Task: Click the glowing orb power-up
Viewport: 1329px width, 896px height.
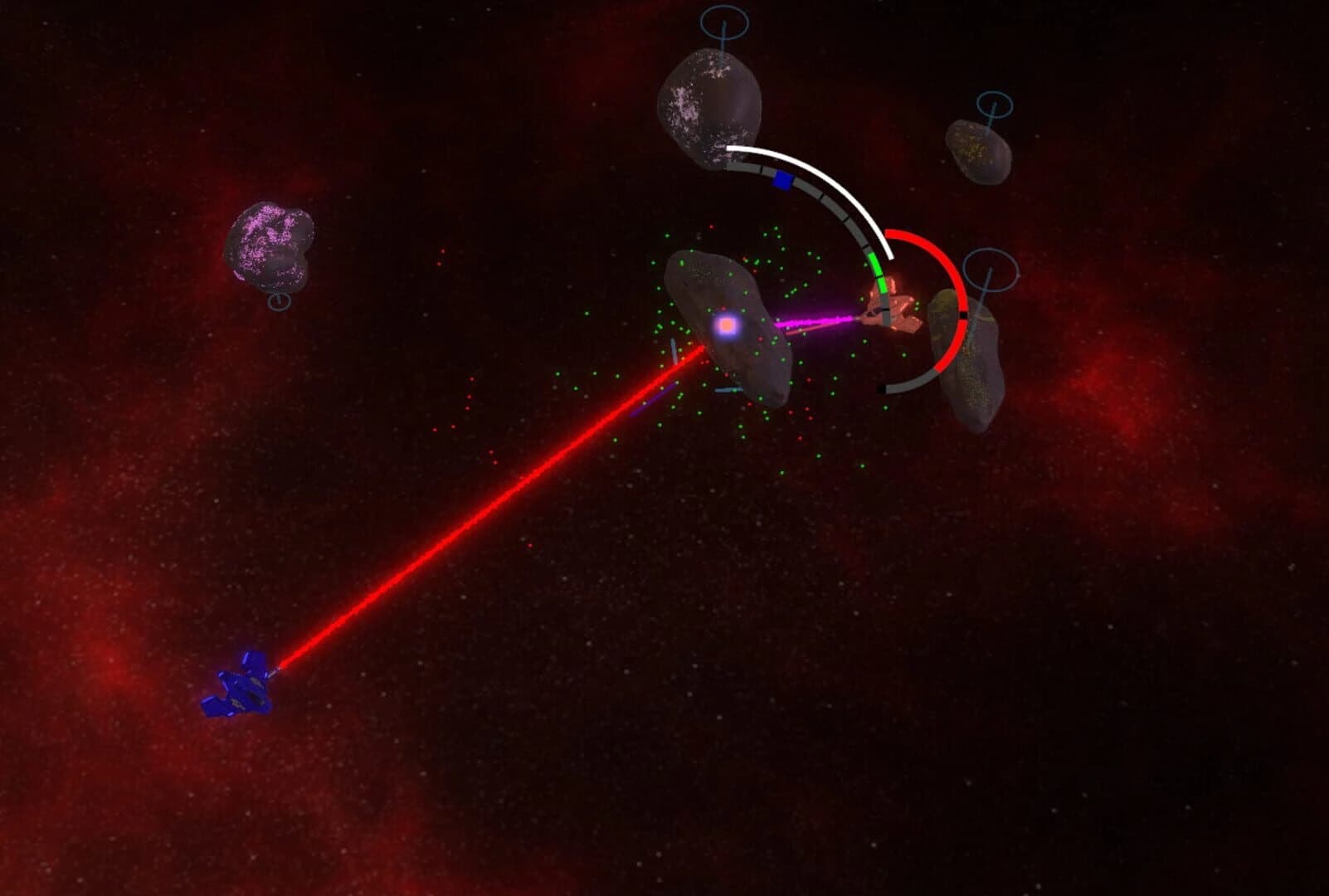Action: [725, 327]
